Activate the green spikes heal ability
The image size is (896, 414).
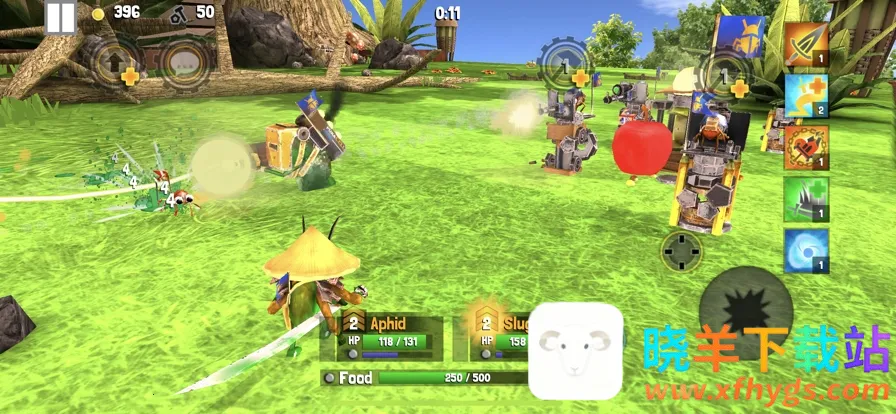tap(806, 199)
